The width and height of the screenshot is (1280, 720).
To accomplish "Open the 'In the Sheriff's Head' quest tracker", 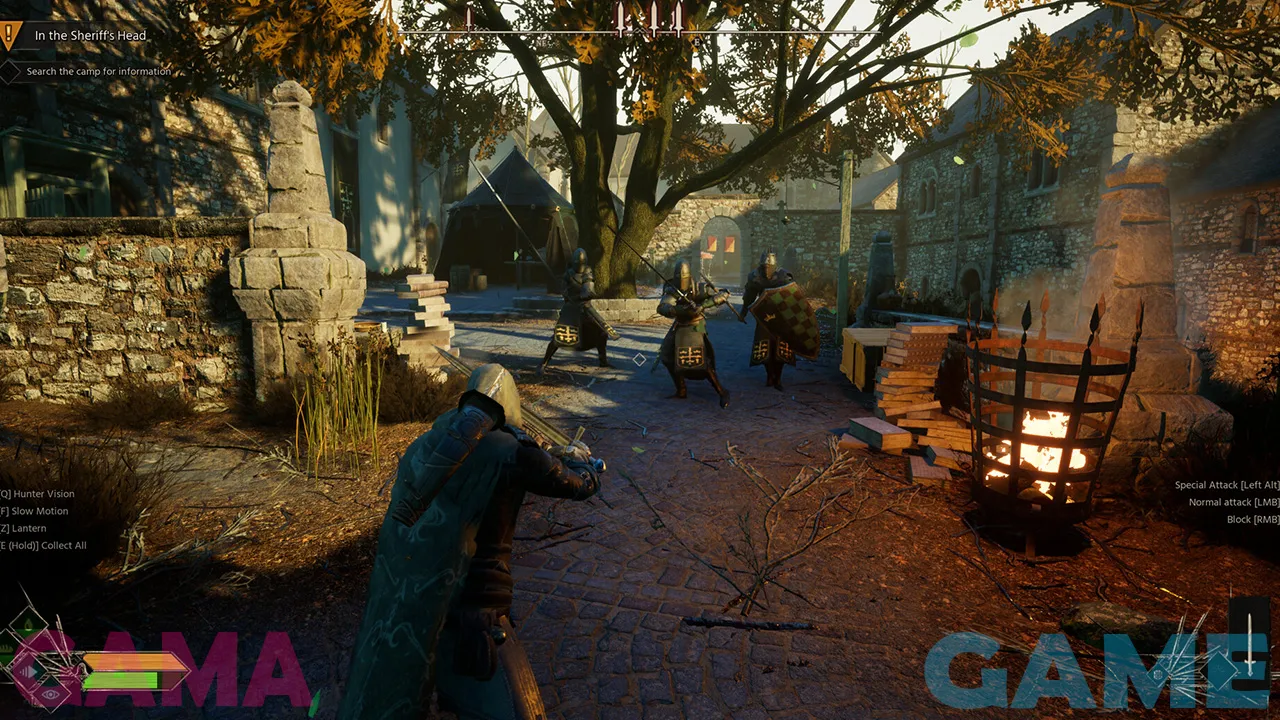I will (x=90, y=36).
